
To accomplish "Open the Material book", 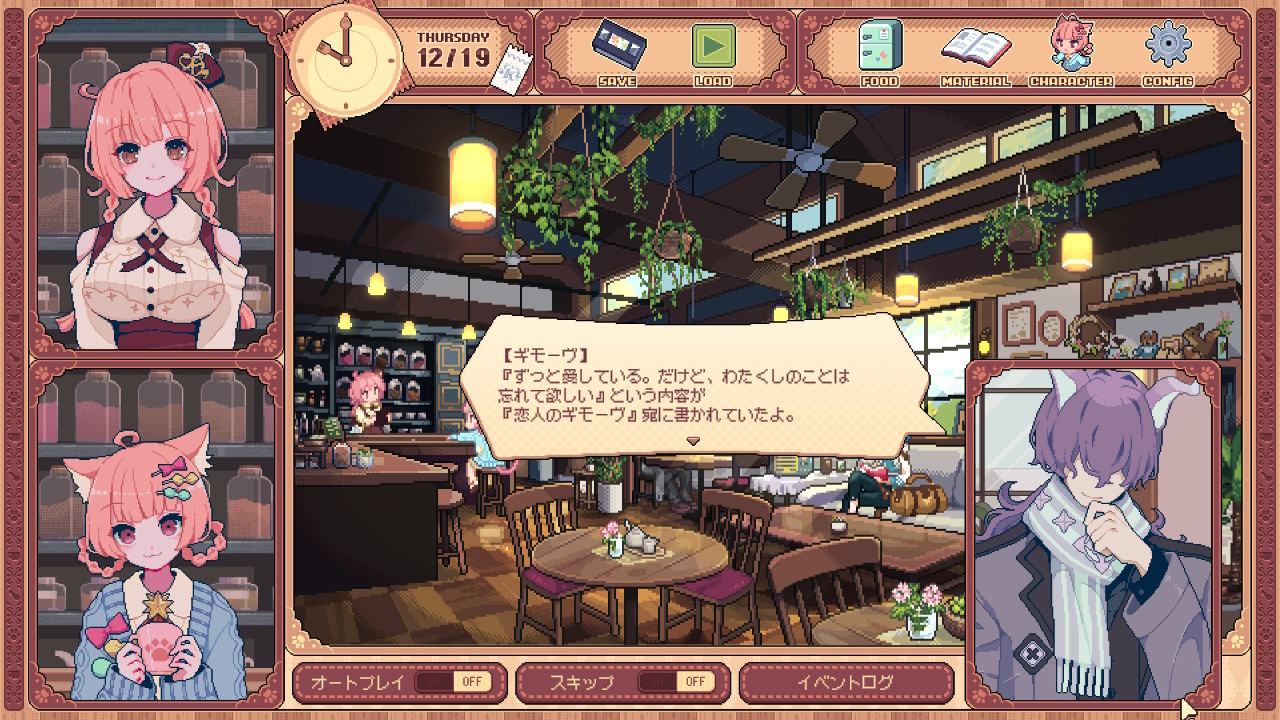I will 975,50.
